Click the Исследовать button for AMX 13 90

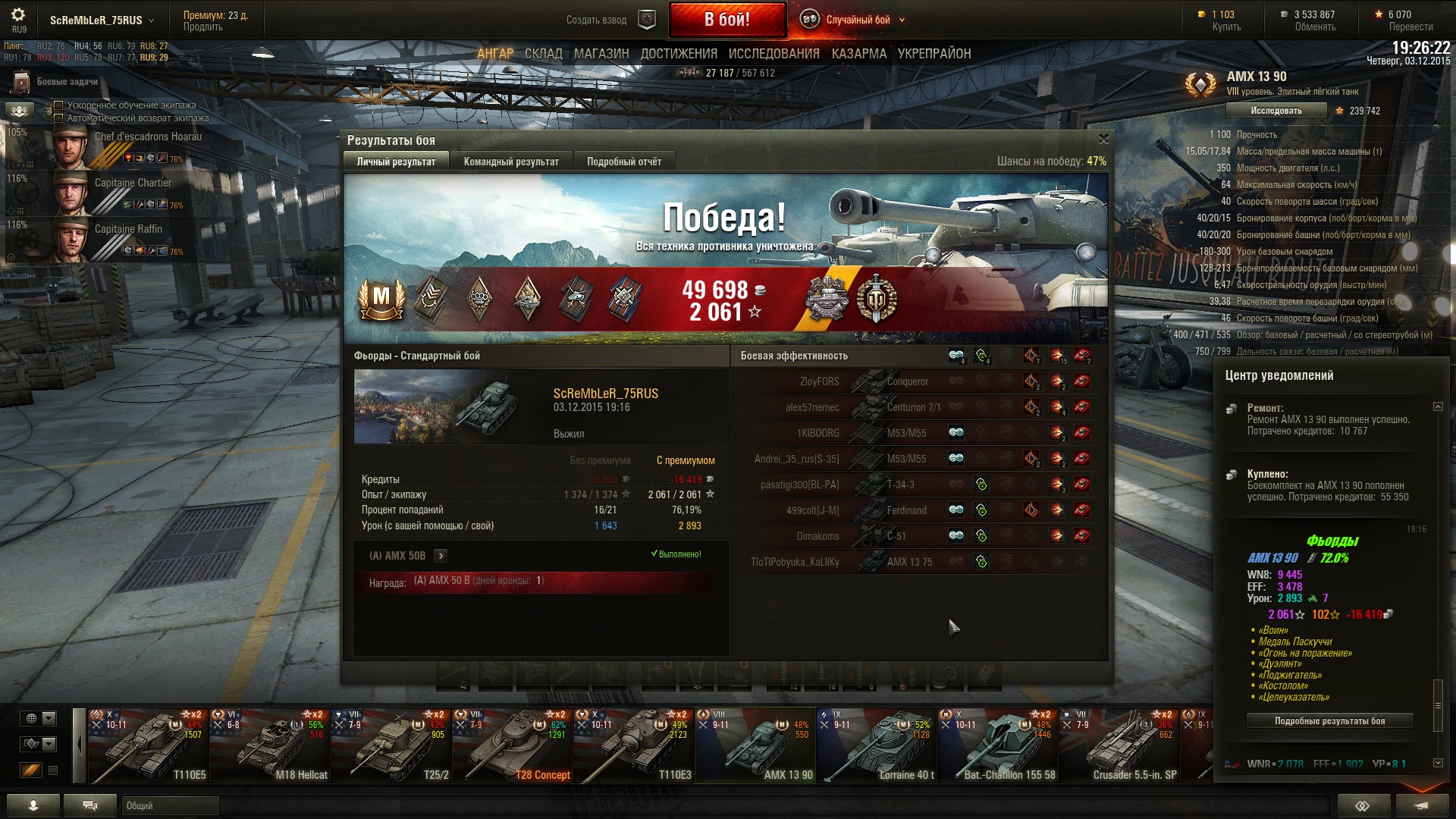click(x=1276, y=111)
